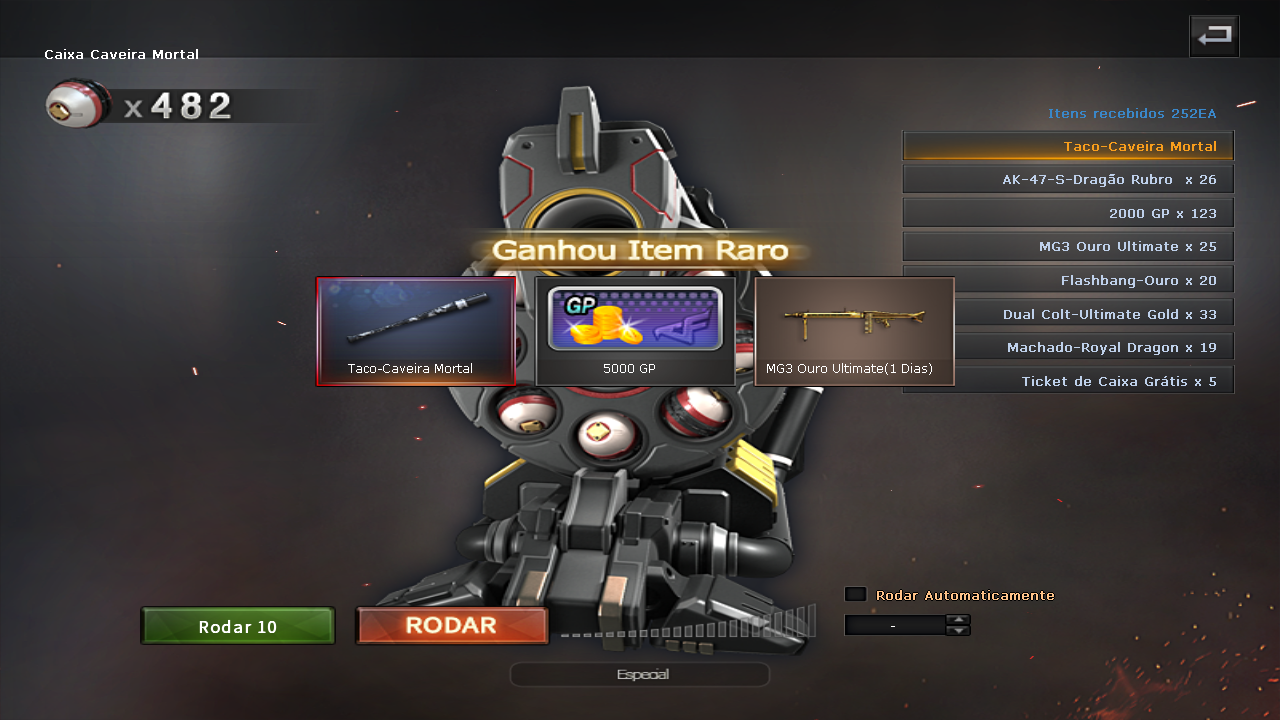1280x720 pixels.
Task: Choose the MG3 Ouro Ultimate x 25 row
Action: [1068, 246]
